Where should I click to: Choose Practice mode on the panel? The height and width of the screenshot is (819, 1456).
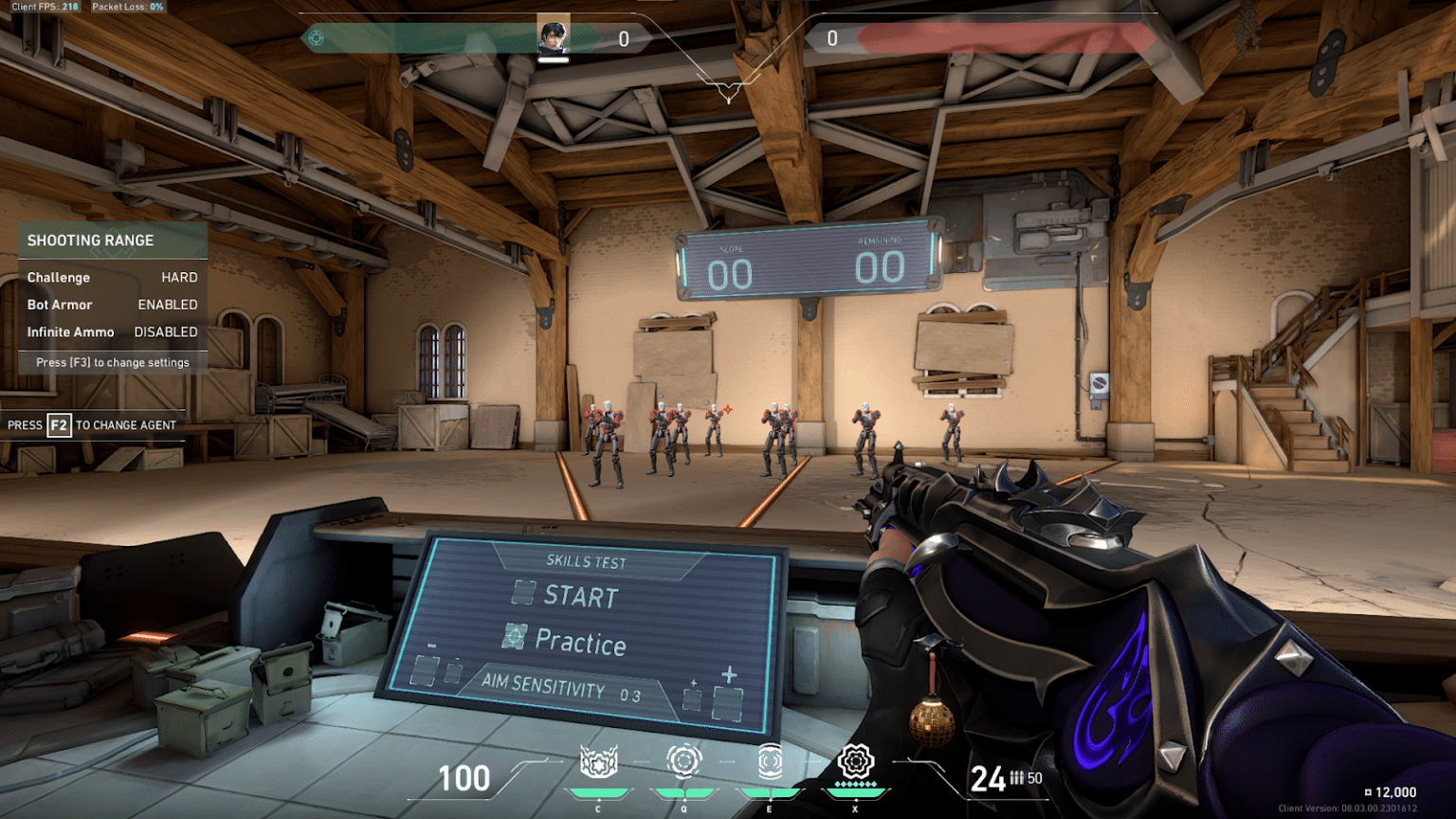point(578,644)
